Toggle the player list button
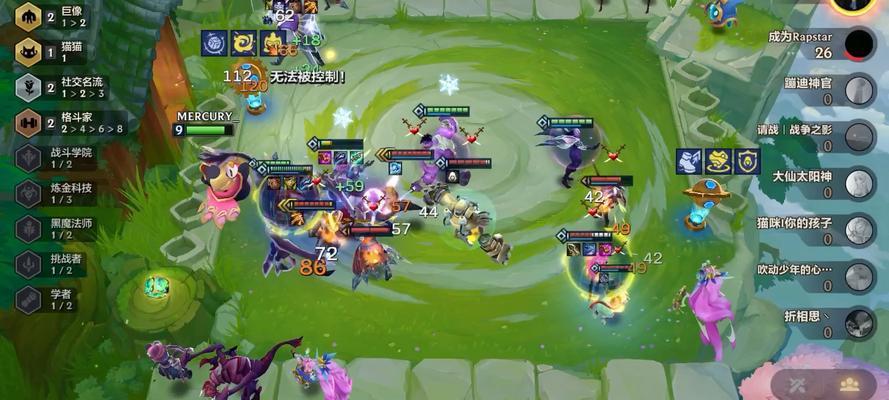889x400 pixels. [x=851, y=384]
